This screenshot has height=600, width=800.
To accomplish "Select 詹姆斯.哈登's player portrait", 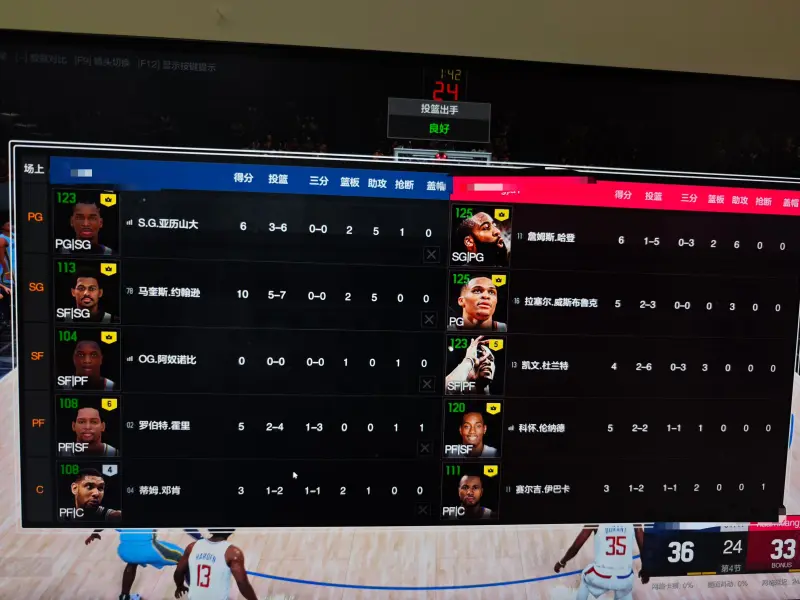I will [x=478, y=237].
